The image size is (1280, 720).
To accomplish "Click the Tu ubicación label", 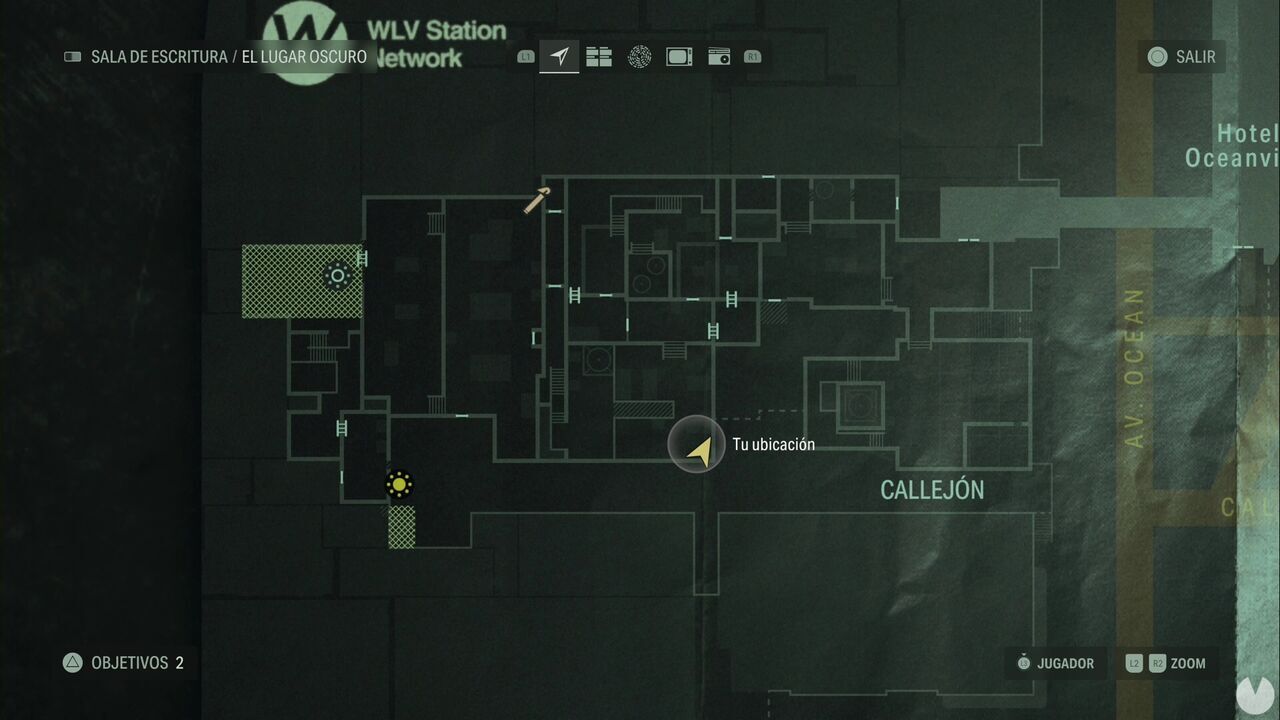I will [775, 445].
